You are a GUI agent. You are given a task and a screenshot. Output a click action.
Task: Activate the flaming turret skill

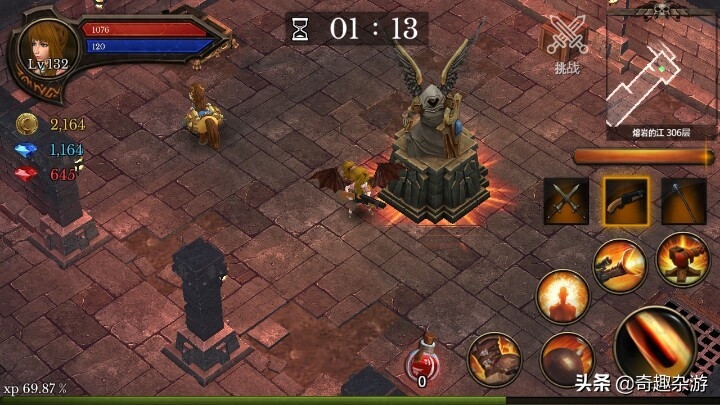[683, 259]
